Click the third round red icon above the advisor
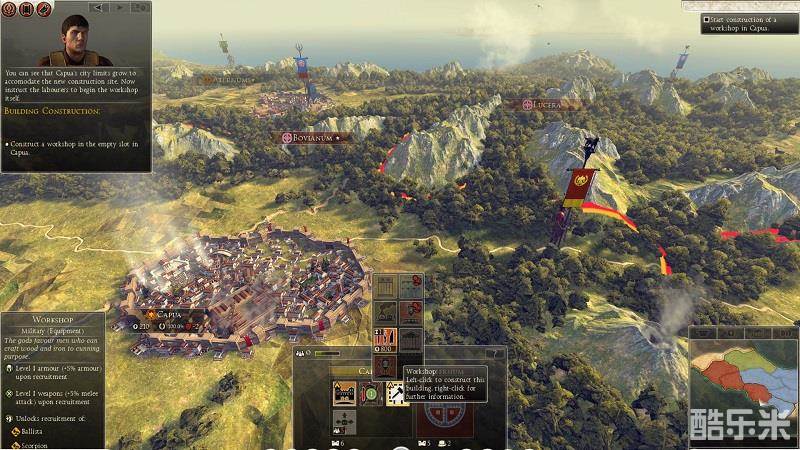The image size is (800, 450). pyautogui.click(x=44, y=8)
